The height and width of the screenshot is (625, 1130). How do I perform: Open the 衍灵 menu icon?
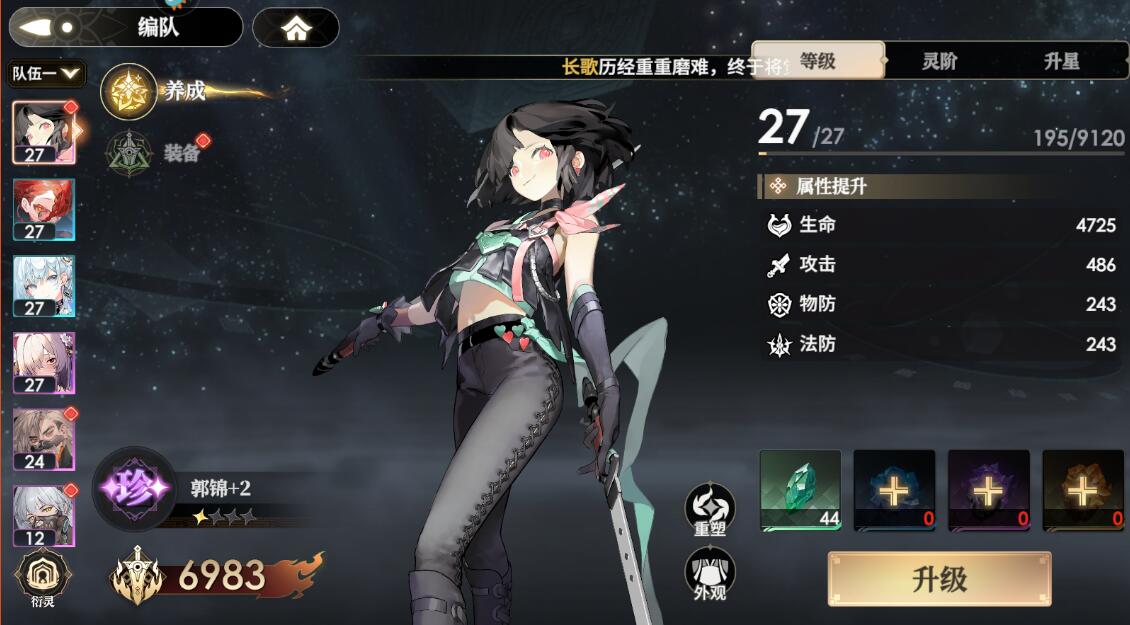click(43, 579)
